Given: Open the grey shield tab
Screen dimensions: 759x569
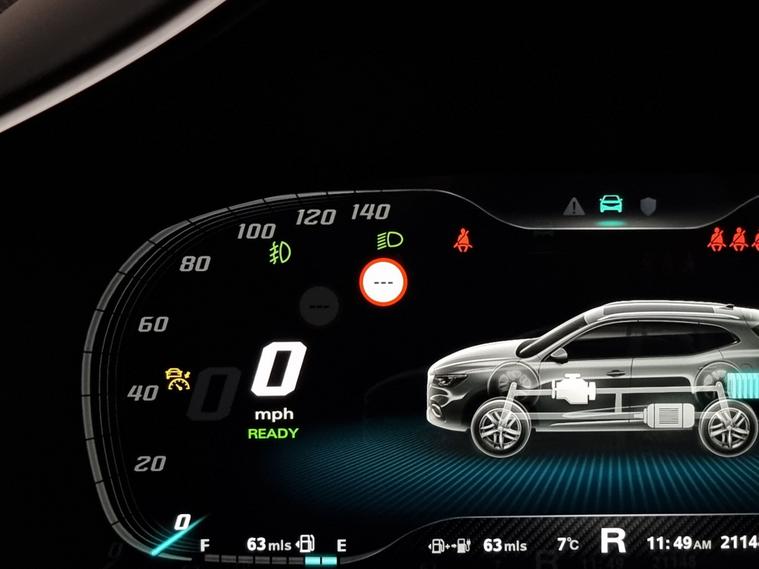Looking at the screenshot, I should coord(649,207).
